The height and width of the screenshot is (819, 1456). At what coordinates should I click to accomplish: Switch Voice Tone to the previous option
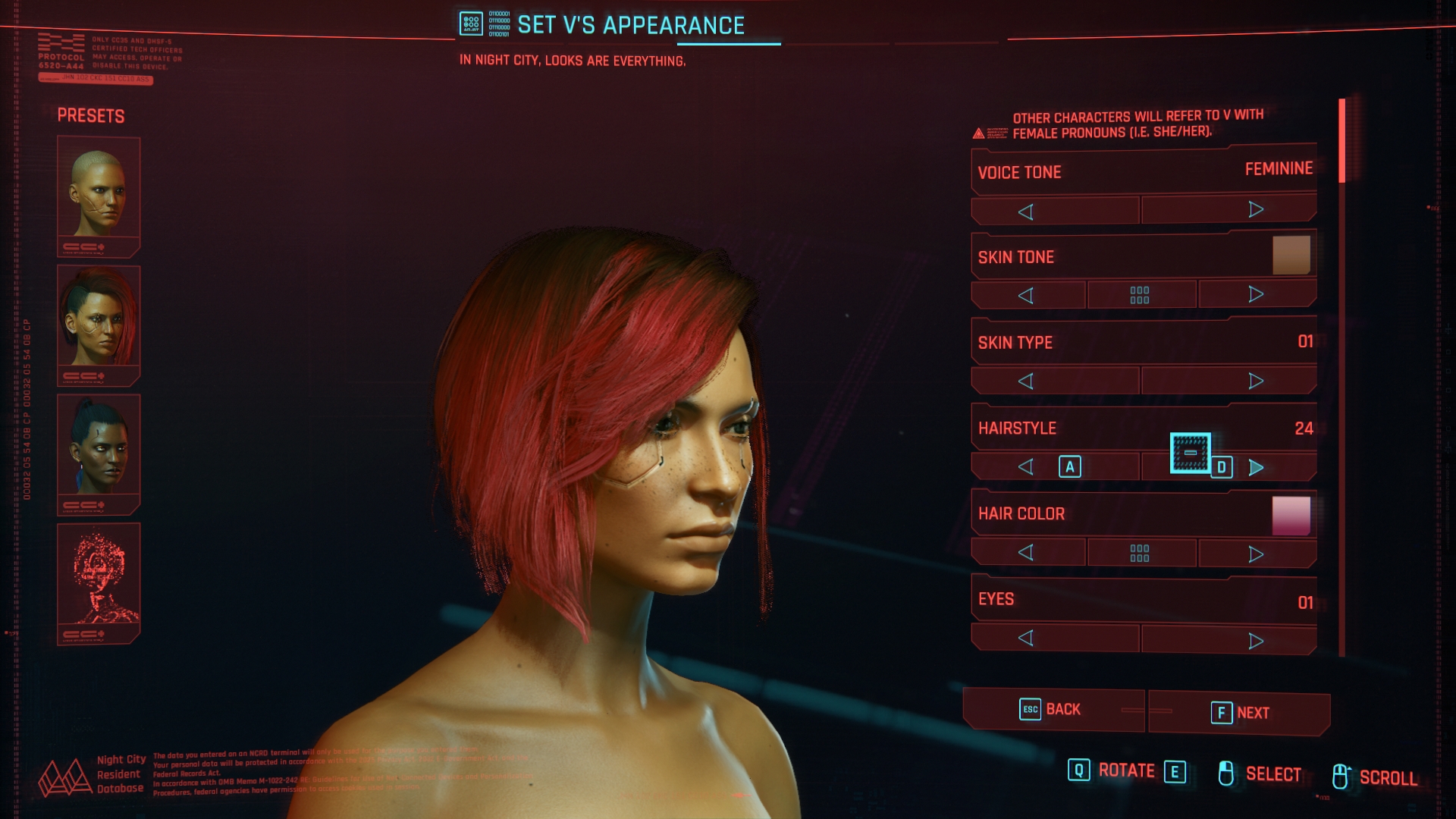coord(1026,212)
